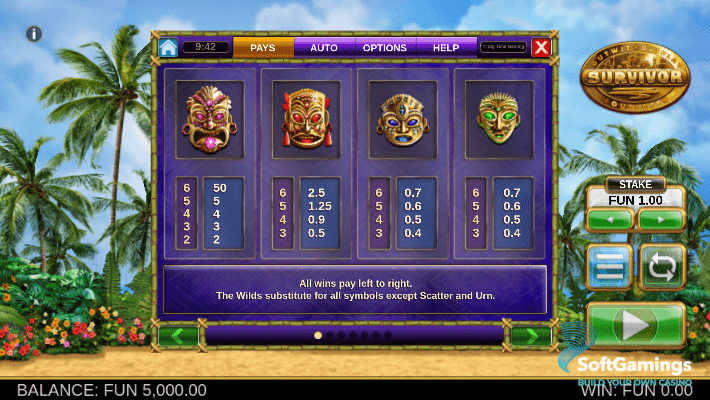Viewport: 710px width, 400px height.
Task: Switch to the PAYS tab
Action: (x=263, y=47)
